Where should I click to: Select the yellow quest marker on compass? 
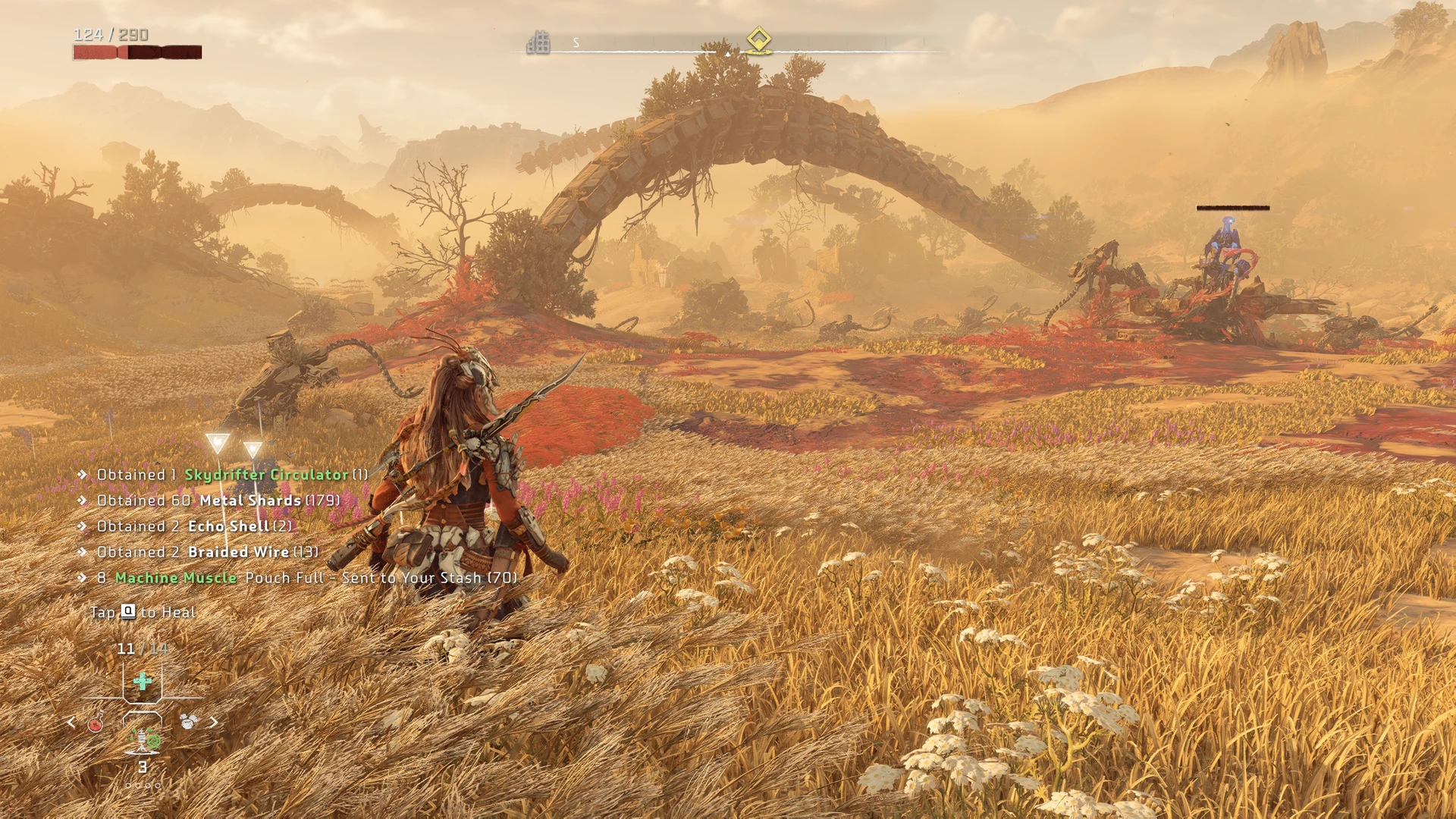tap(758, 39)
